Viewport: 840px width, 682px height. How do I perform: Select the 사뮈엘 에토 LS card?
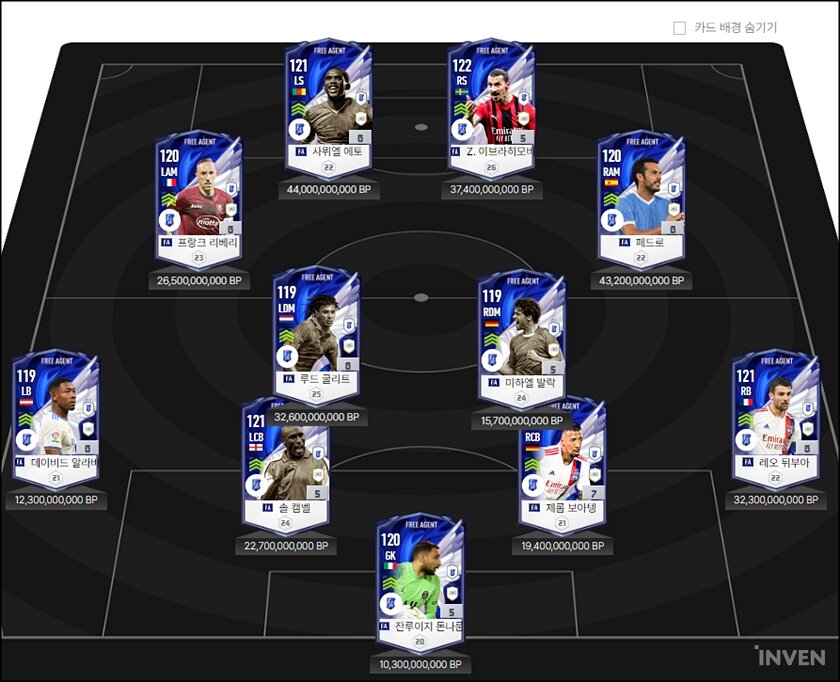pos(329,105)
